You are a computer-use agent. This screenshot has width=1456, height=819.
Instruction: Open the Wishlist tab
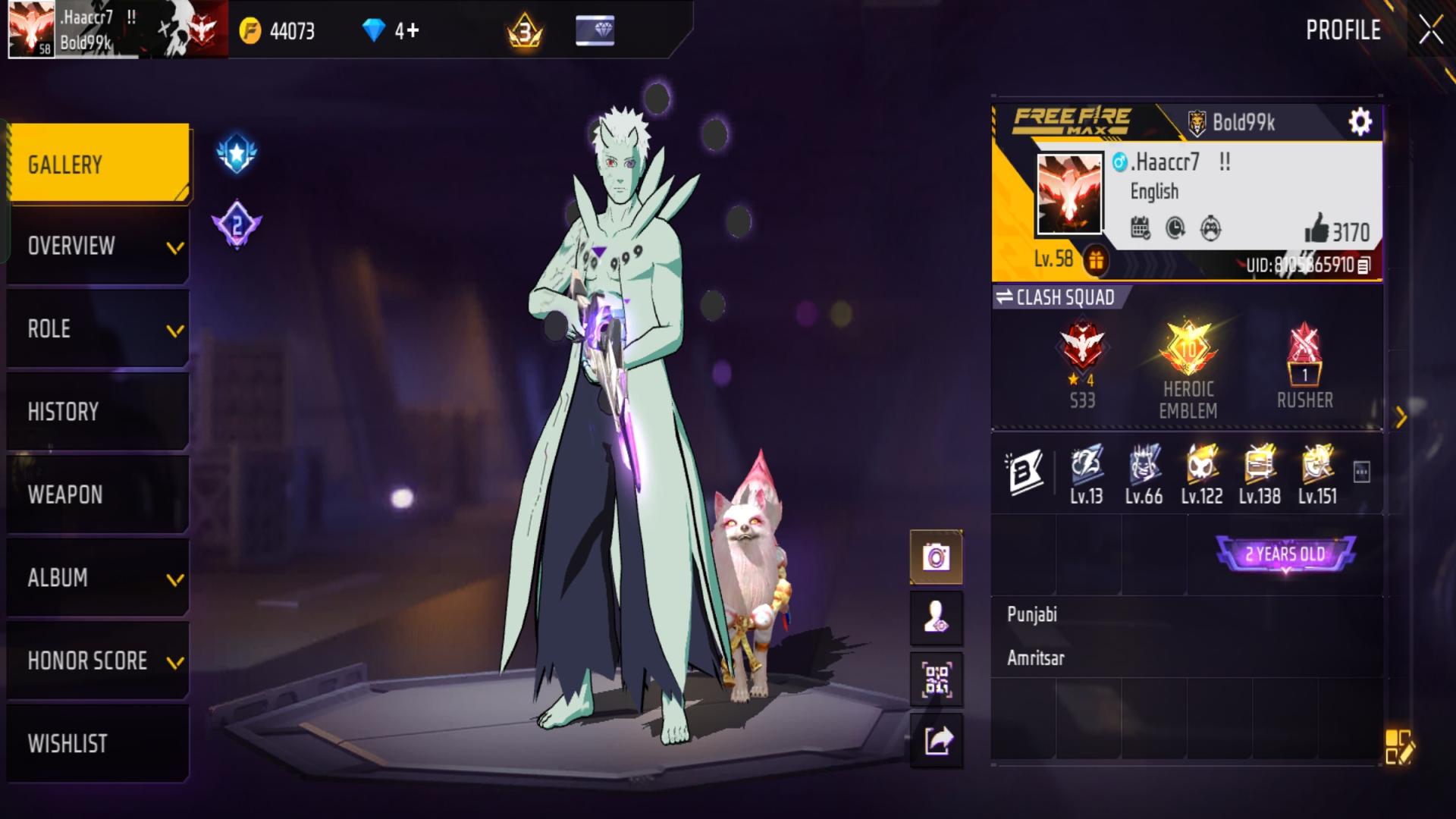tap(99, 743)
